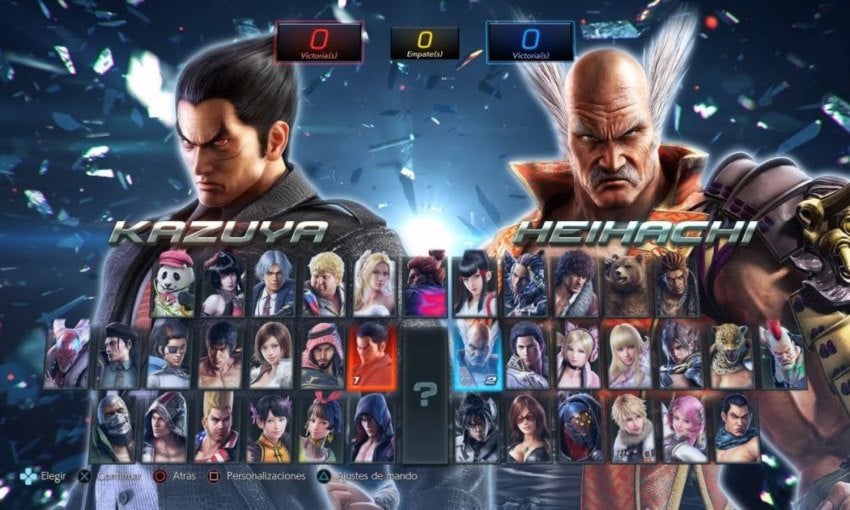850x510 pixels.
Task: Choose Lili with long blonde hair
Action: click(631, 356)
